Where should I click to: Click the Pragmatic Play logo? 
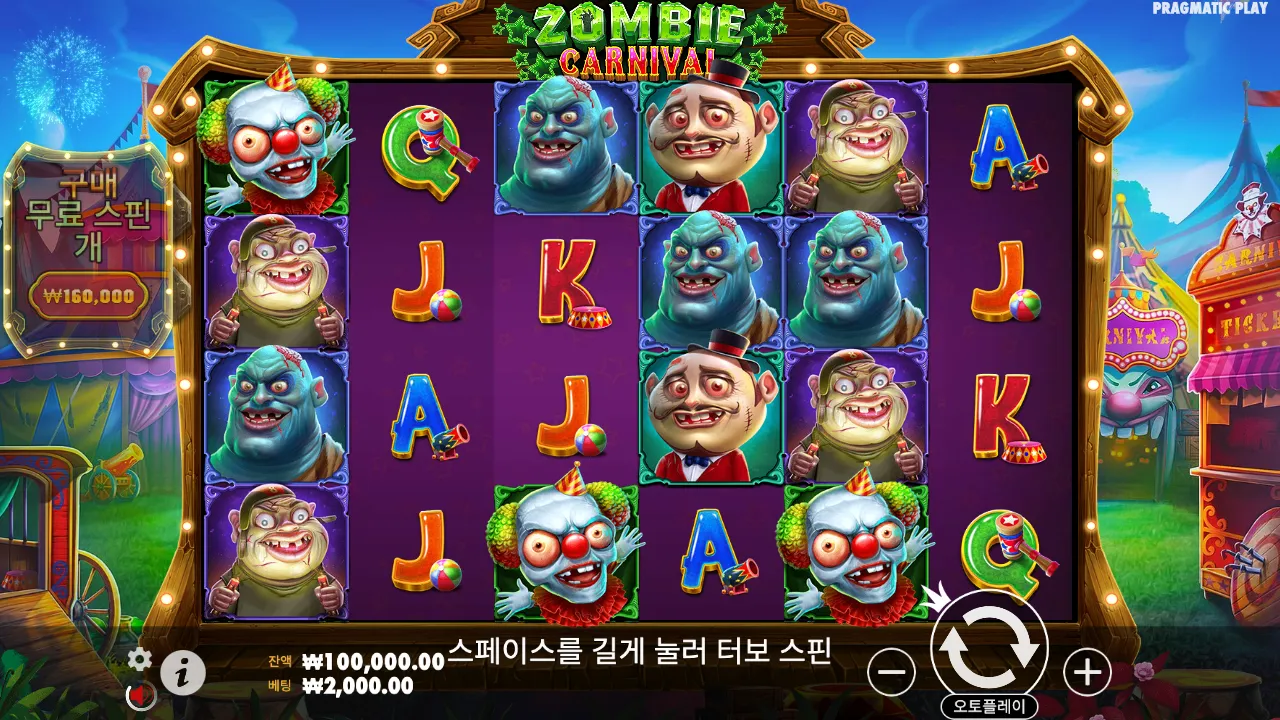coord(1212,10)
